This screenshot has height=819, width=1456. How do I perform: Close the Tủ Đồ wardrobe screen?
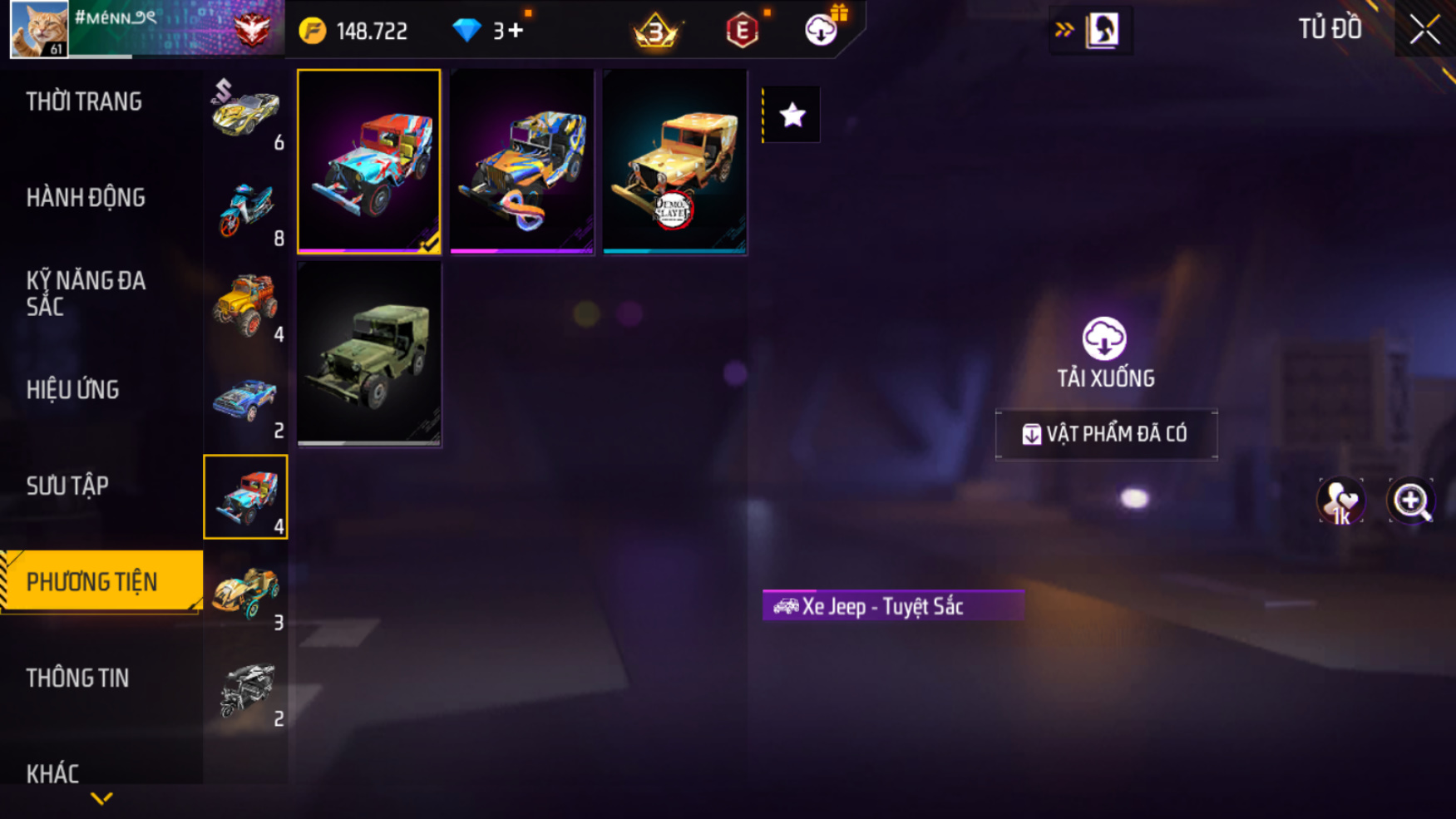(1424, 30)
